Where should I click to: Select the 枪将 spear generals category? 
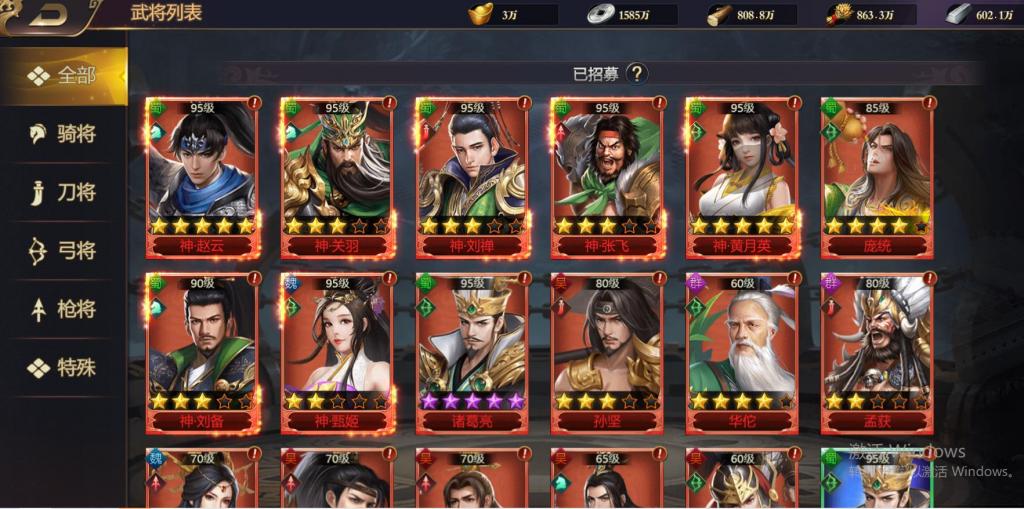(64, 310)
